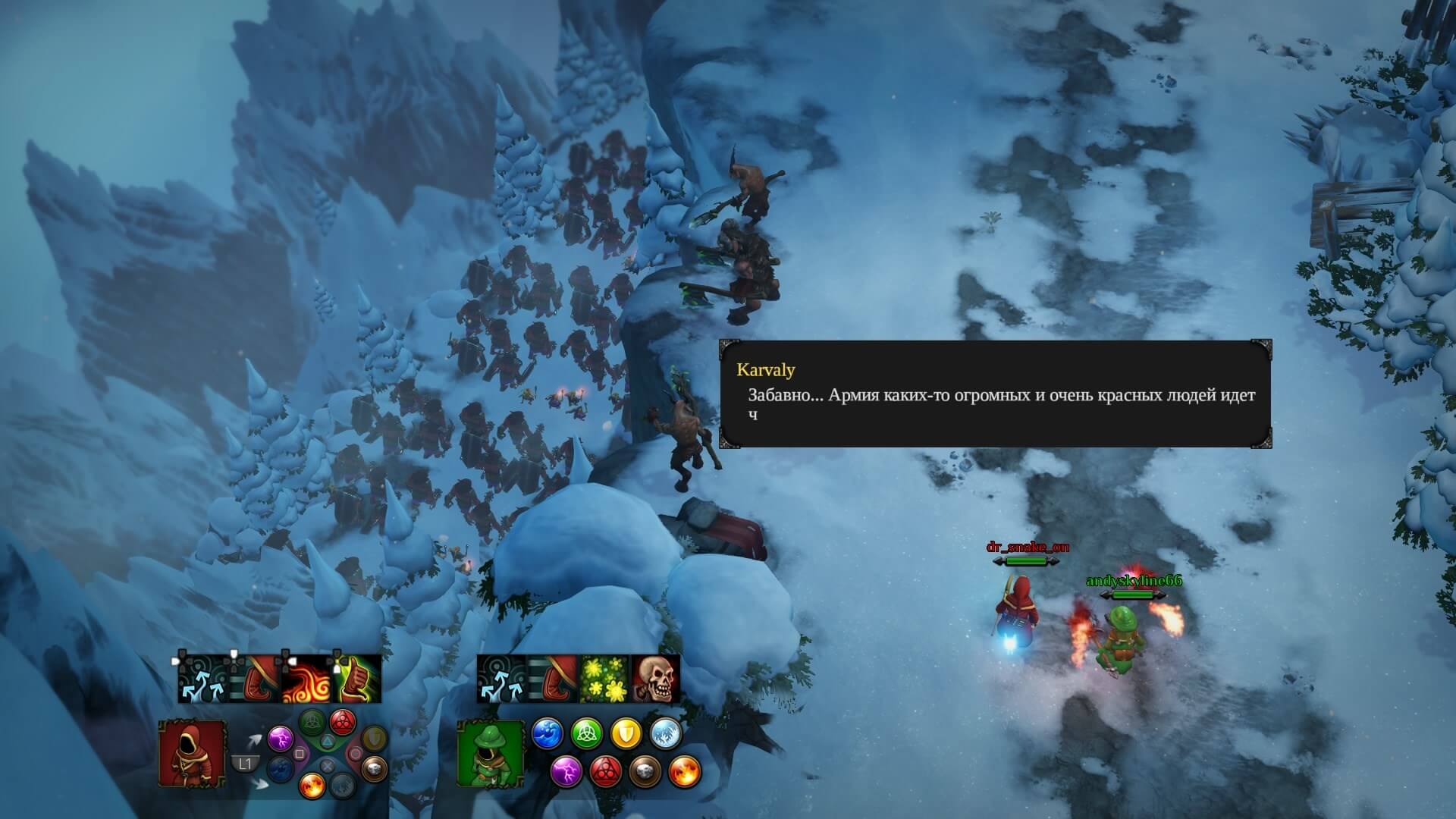Choose the green wizard's life element orb
1456x819 pixels.
[x=586, y=734]
